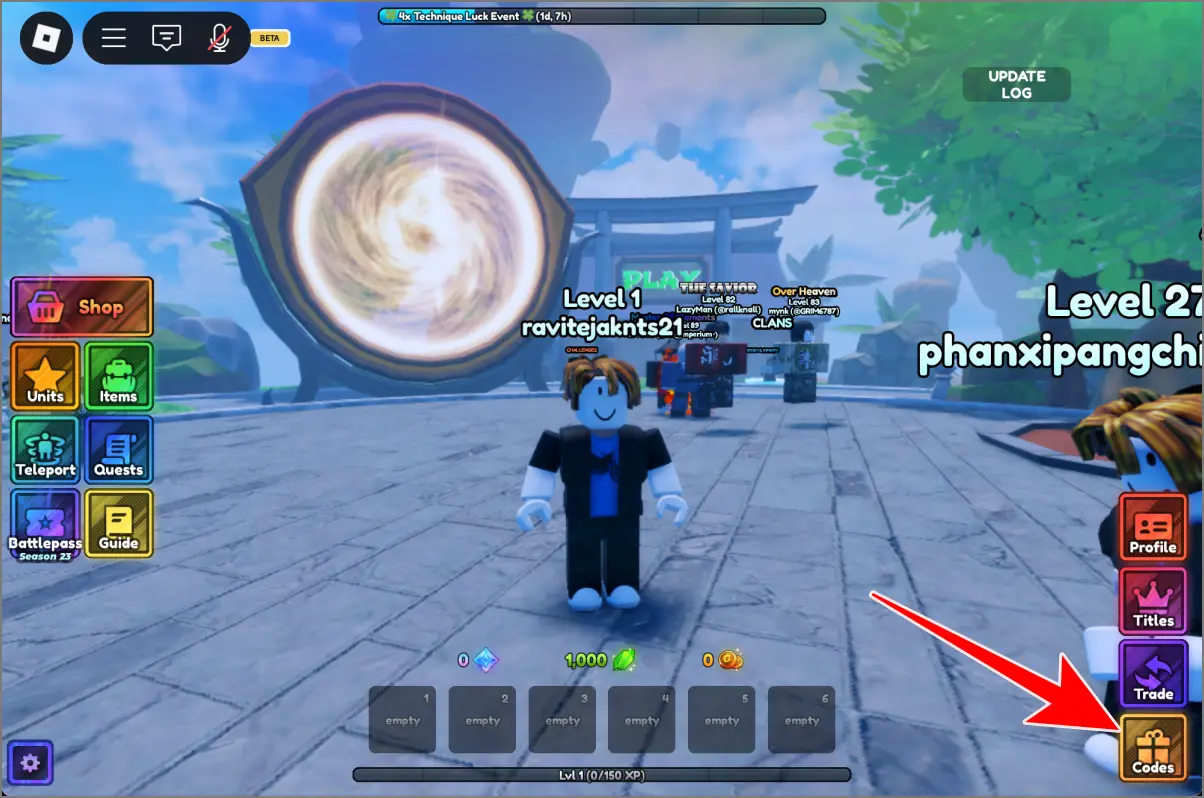Open the Profile panel
Image resolution: width=1204 pixels, height=798 pixels.
[1153, 527]
